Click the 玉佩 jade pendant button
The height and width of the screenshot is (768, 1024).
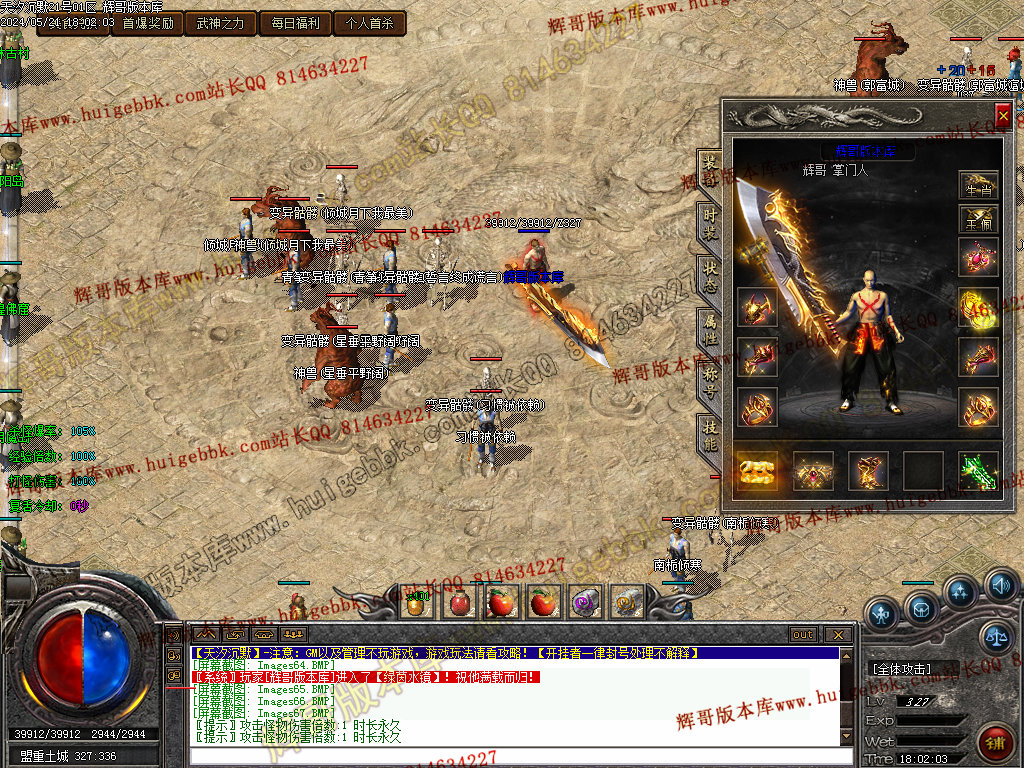coord(978,220)
